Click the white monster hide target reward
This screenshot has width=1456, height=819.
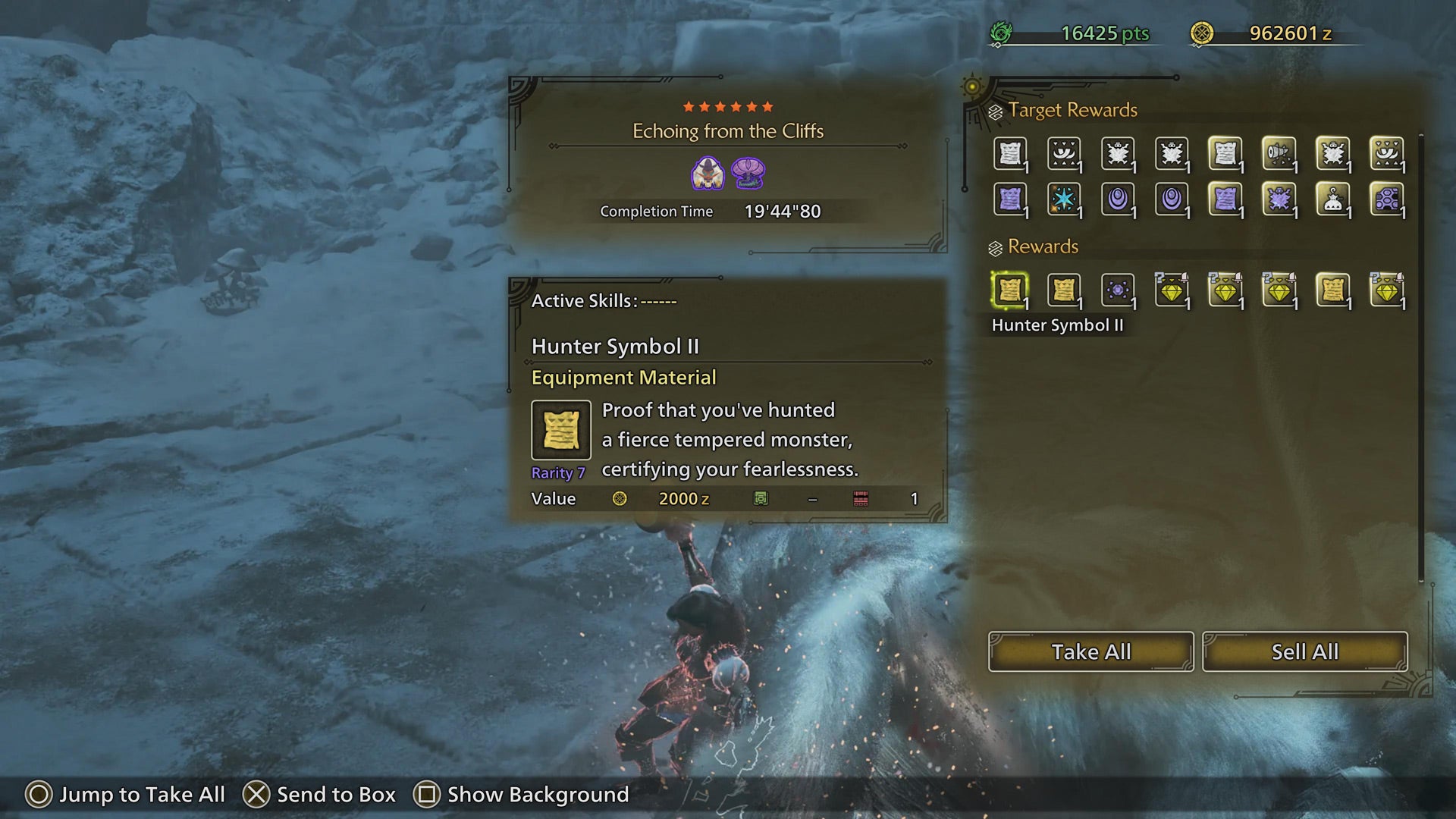tap(1119, 153)
